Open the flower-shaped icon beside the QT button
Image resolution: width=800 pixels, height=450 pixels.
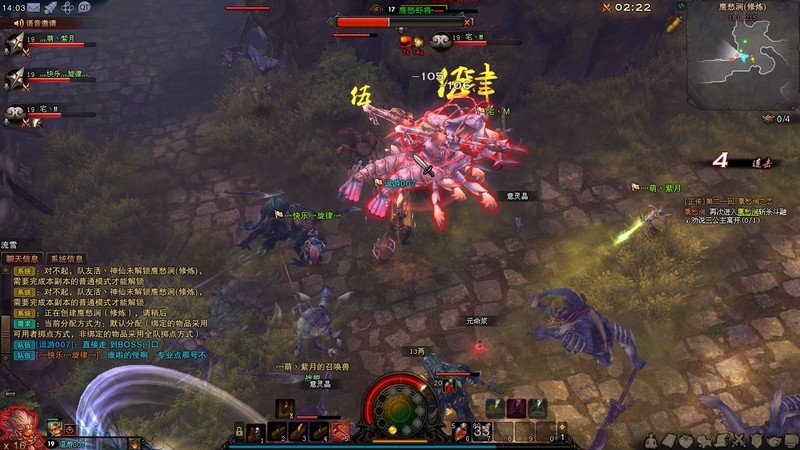click(68, 7)
